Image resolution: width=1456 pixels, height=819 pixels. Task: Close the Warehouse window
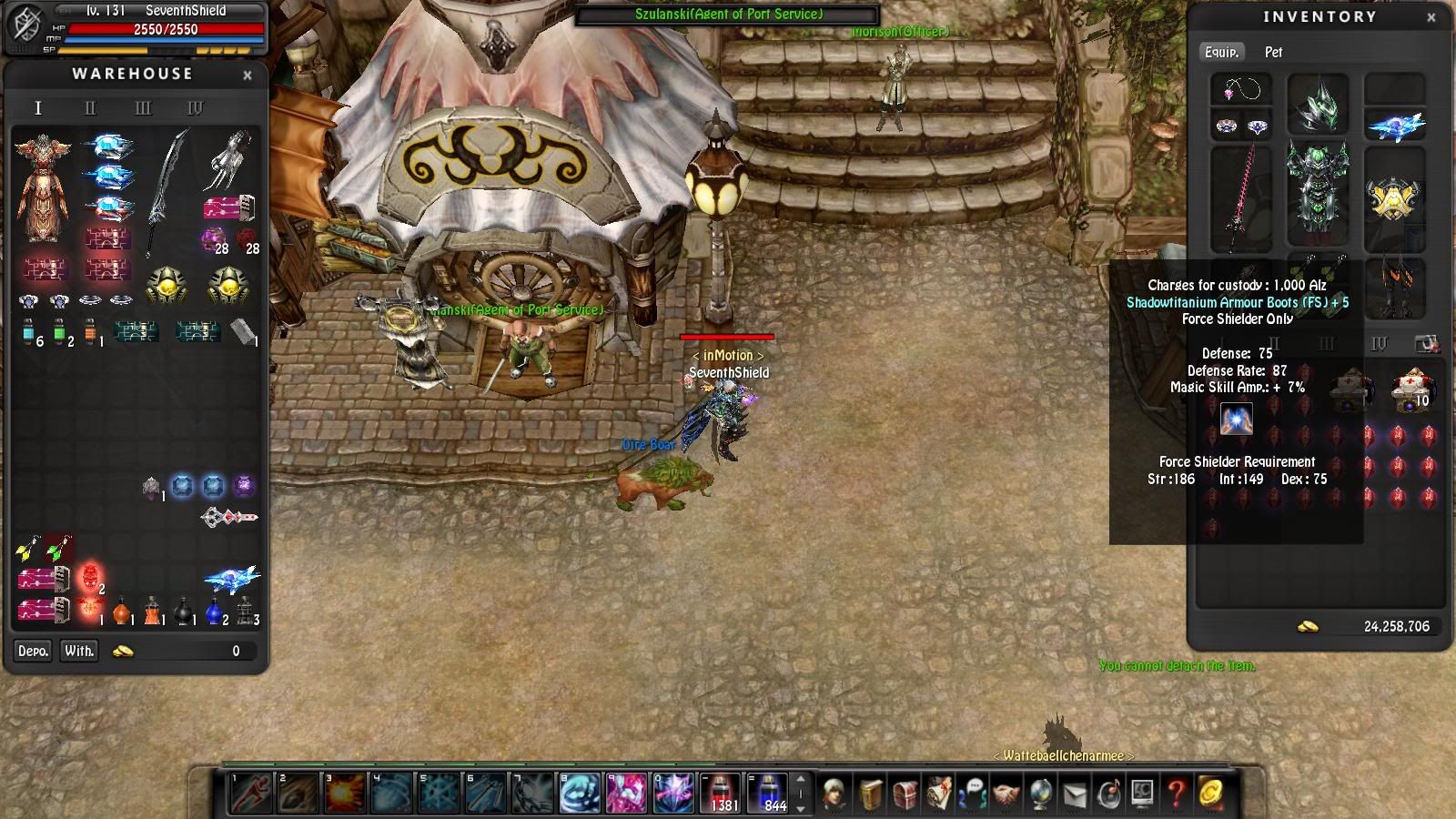point(248,76)
